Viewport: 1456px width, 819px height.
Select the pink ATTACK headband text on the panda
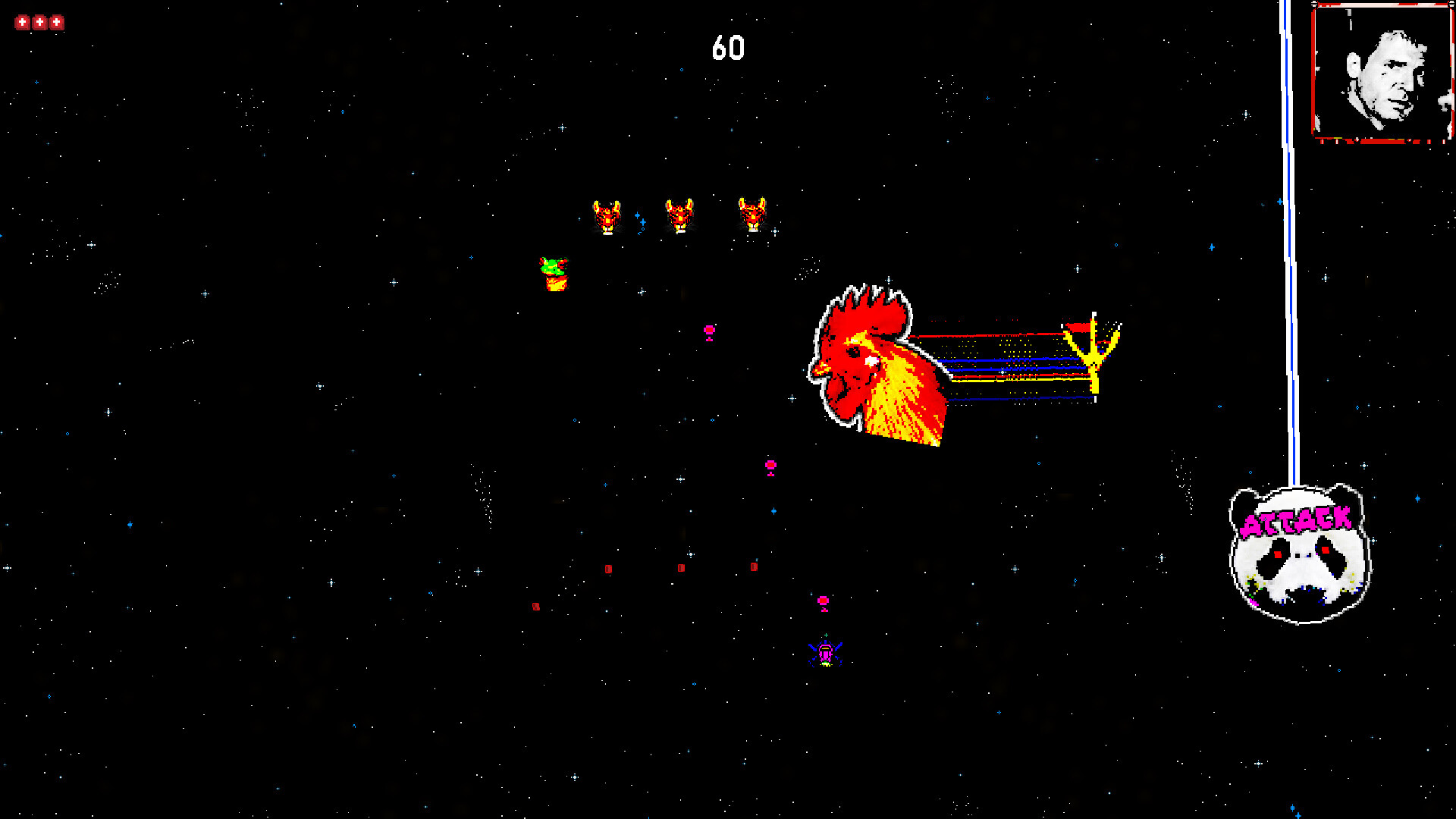(x=1298, y=522)
